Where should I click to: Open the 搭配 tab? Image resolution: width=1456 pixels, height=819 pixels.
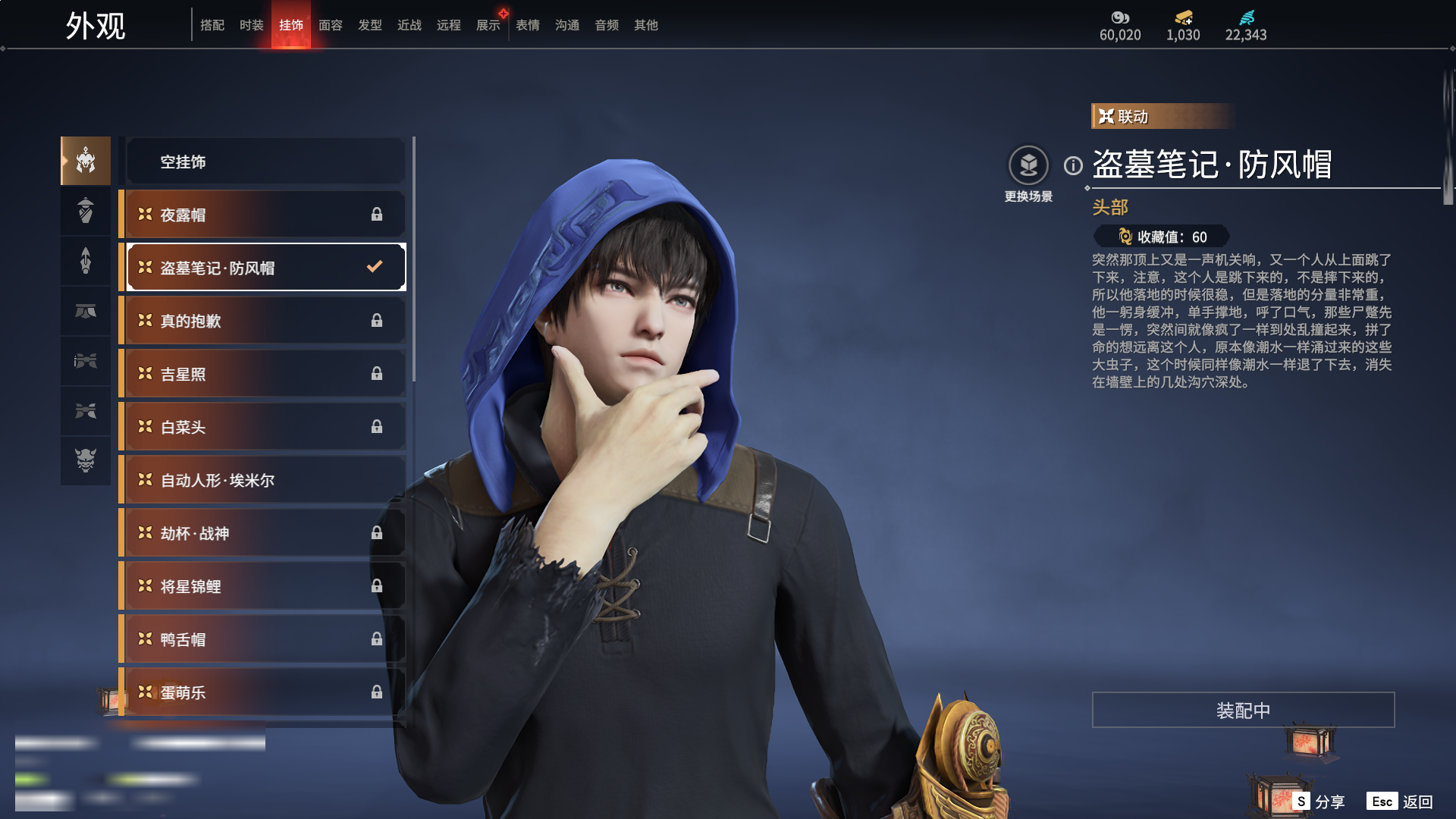pyautogui.click(x=212, y=25)
